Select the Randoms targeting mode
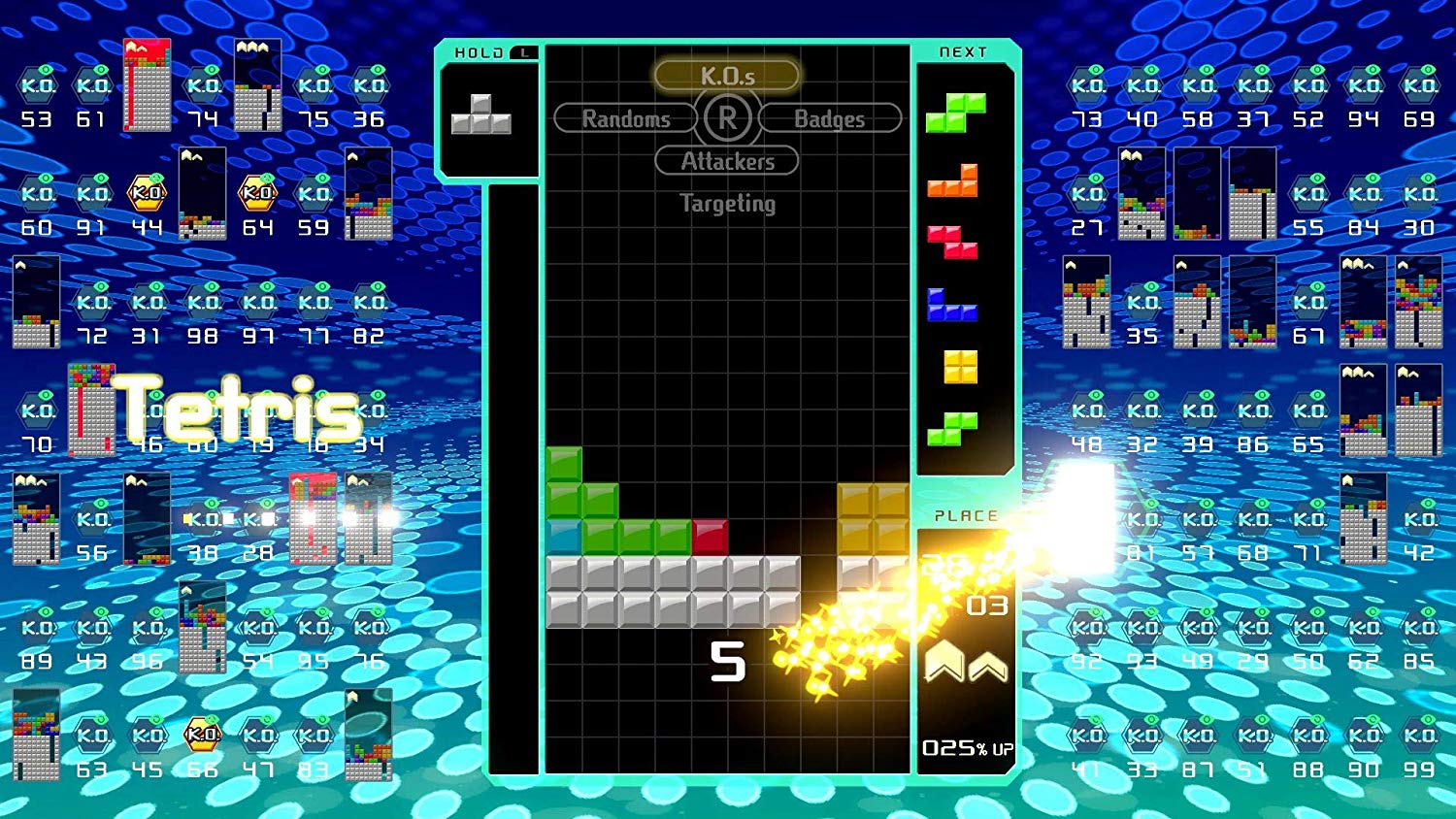This screenshot has height=819, width=1456. 625,118
